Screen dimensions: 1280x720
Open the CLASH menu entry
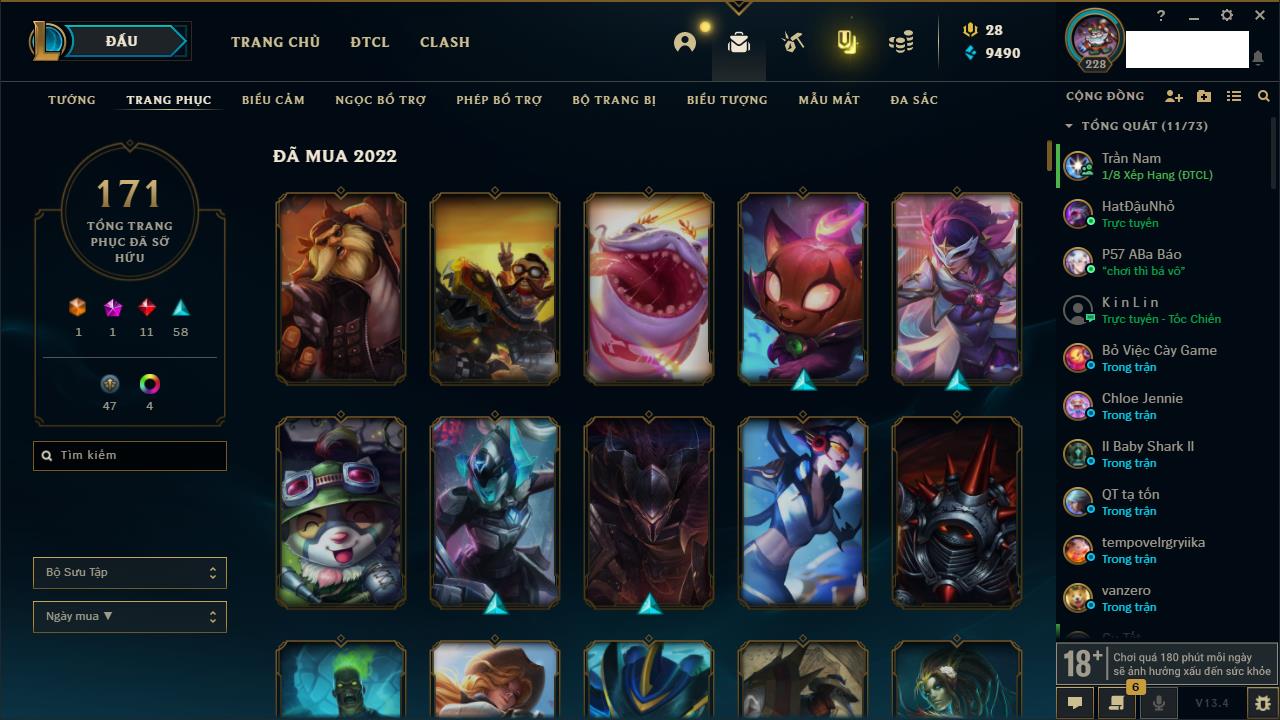[x=444, y=42]
